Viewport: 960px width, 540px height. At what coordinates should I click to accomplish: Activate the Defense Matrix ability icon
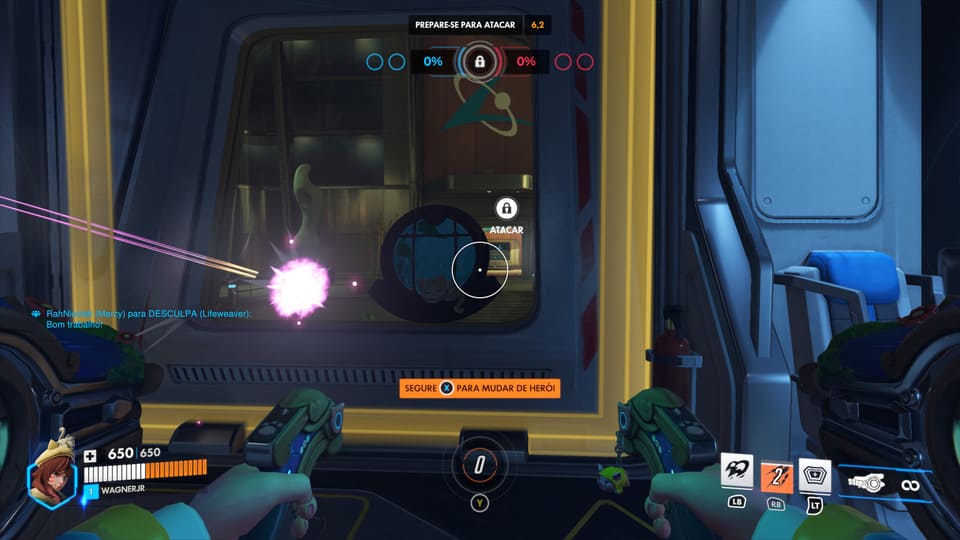[815, 476]
